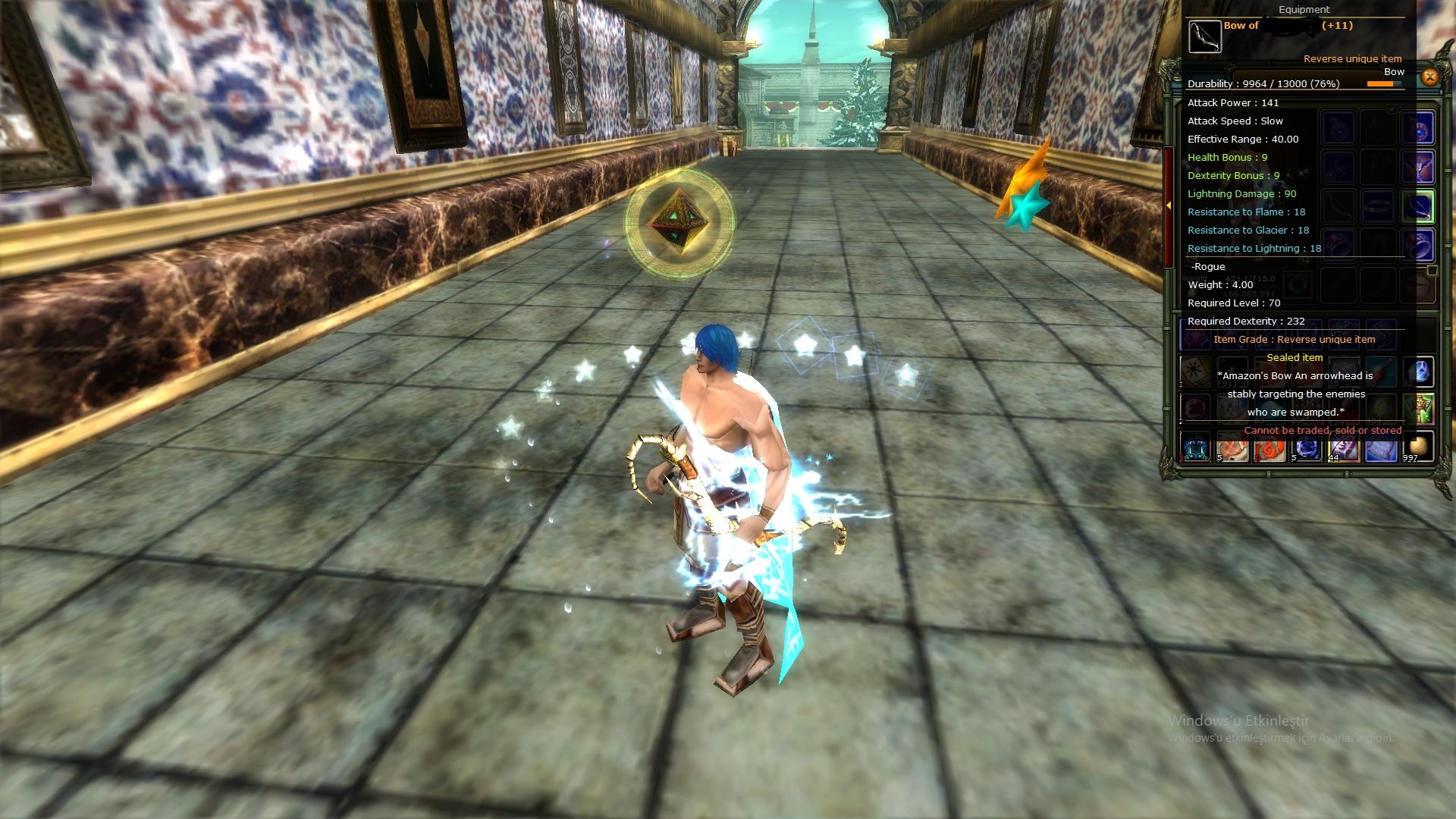Click the purple cube stack of 44

tap(1343, 447)
